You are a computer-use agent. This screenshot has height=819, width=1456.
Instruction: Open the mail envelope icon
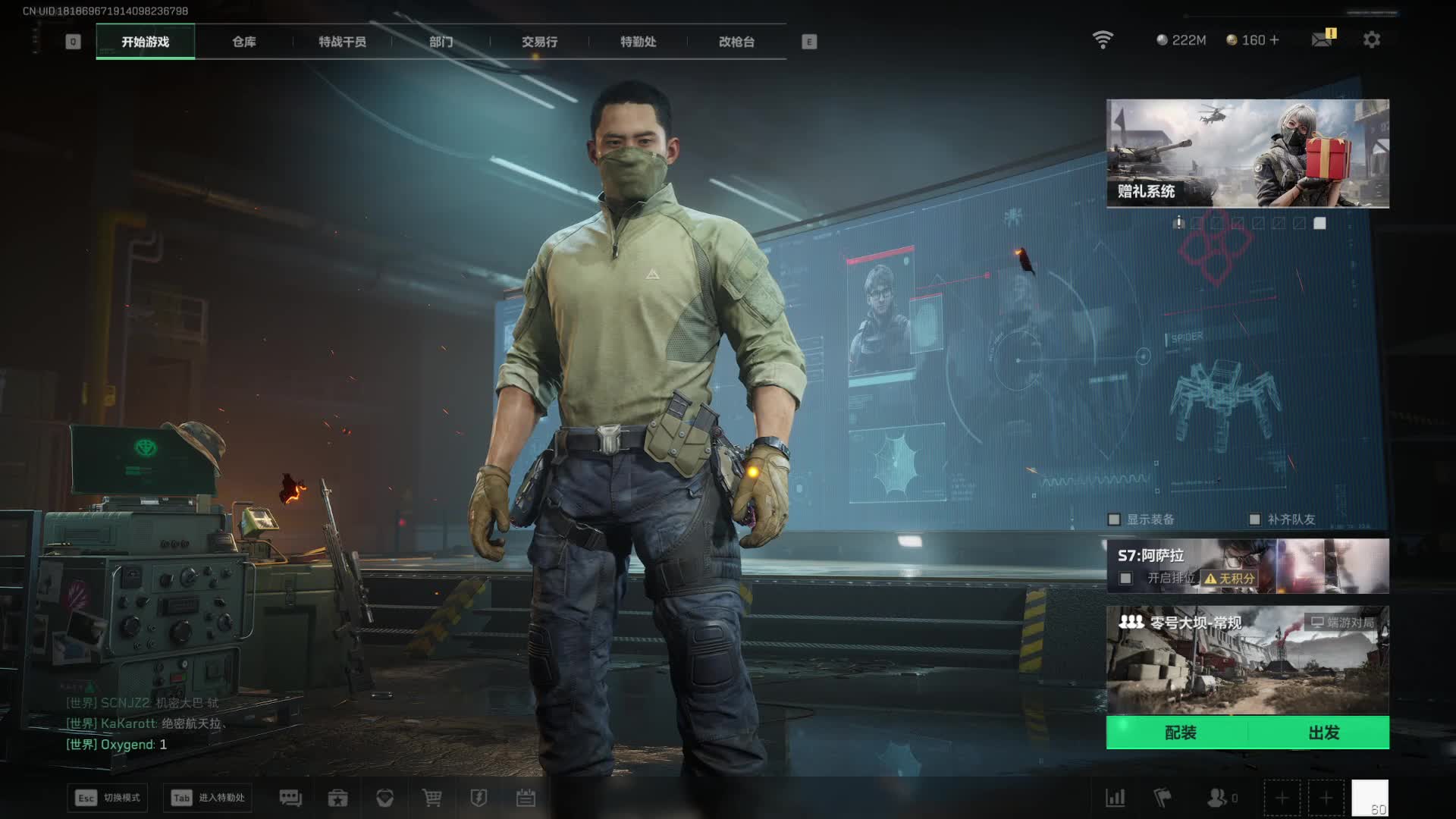click(1322, 39)
